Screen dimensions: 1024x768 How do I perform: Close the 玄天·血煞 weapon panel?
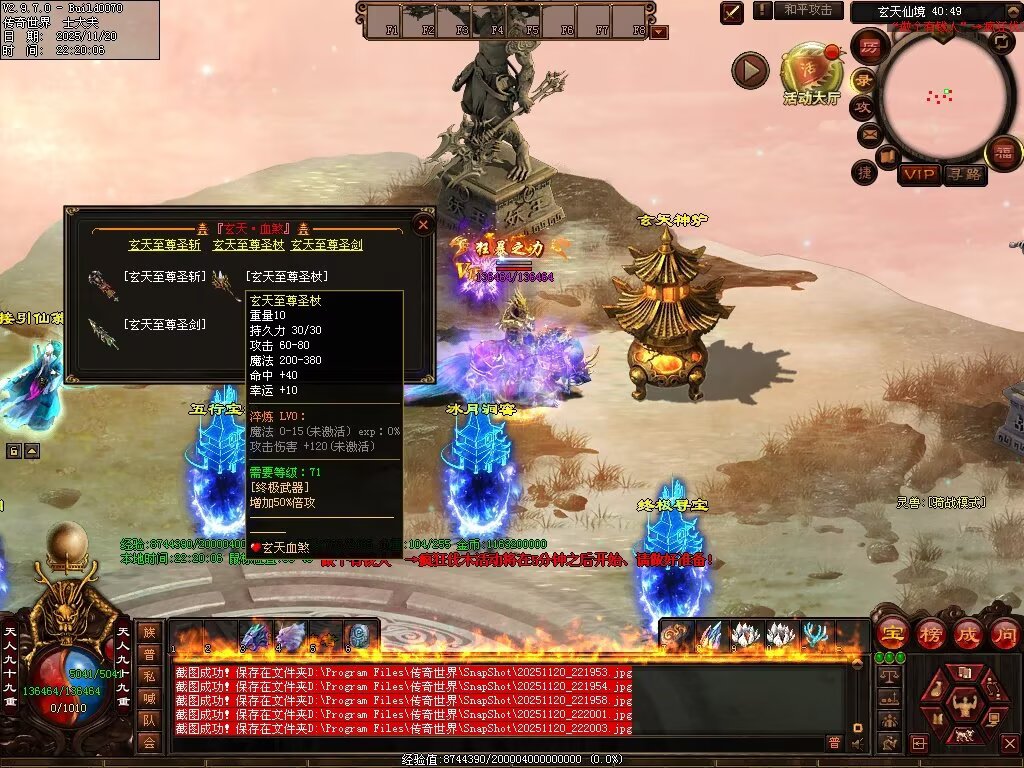point(423,225)
